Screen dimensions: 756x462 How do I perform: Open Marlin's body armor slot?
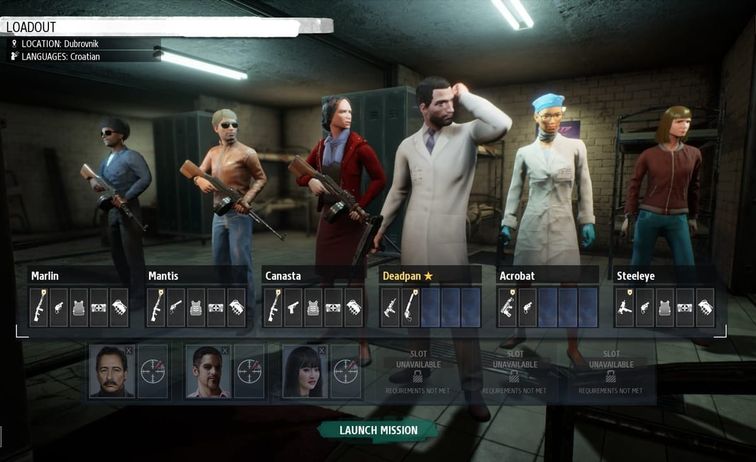[x=79, y=308]
